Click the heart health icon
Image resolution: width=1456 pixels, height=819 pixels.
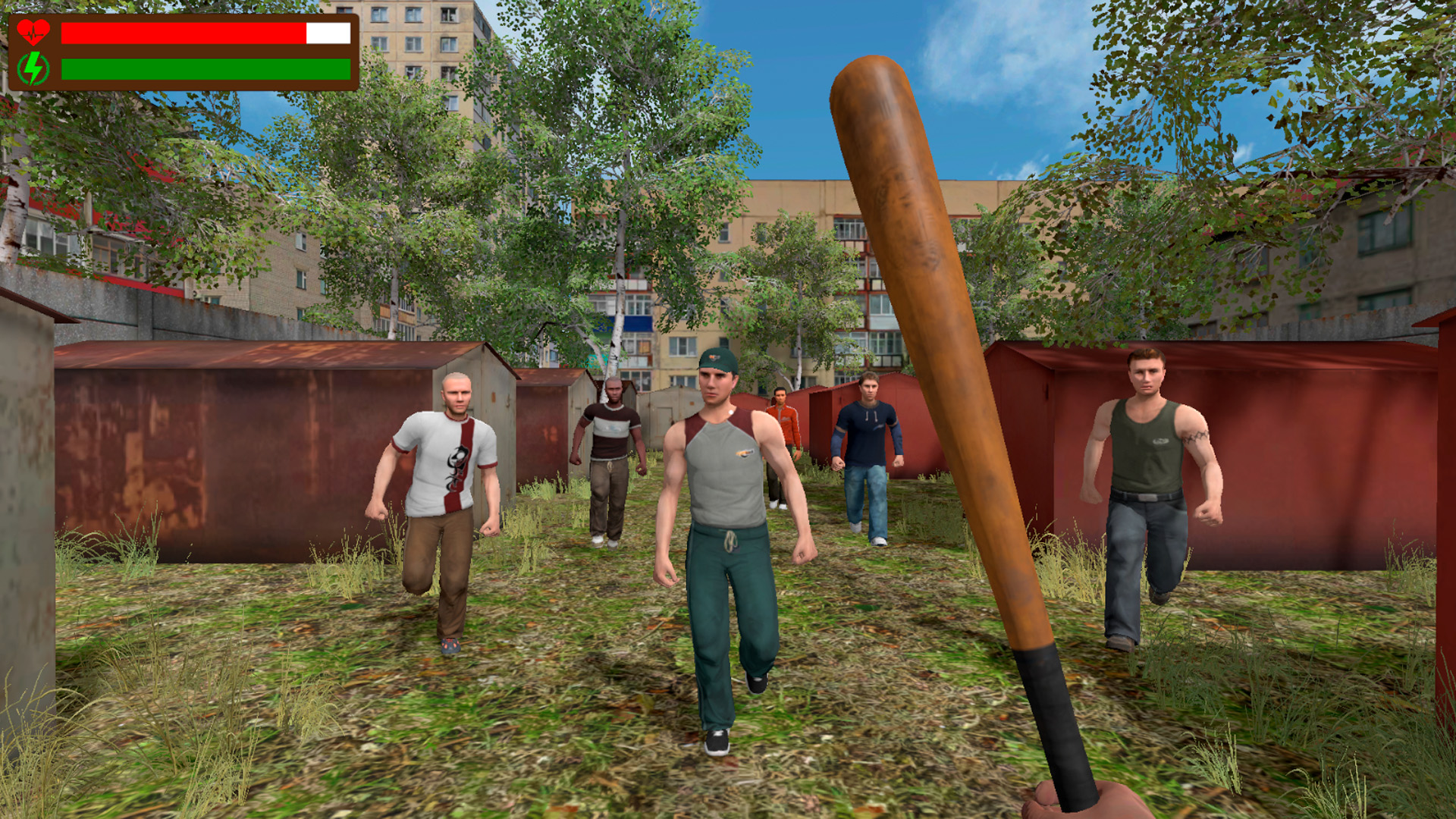click(x=33, y=31)
